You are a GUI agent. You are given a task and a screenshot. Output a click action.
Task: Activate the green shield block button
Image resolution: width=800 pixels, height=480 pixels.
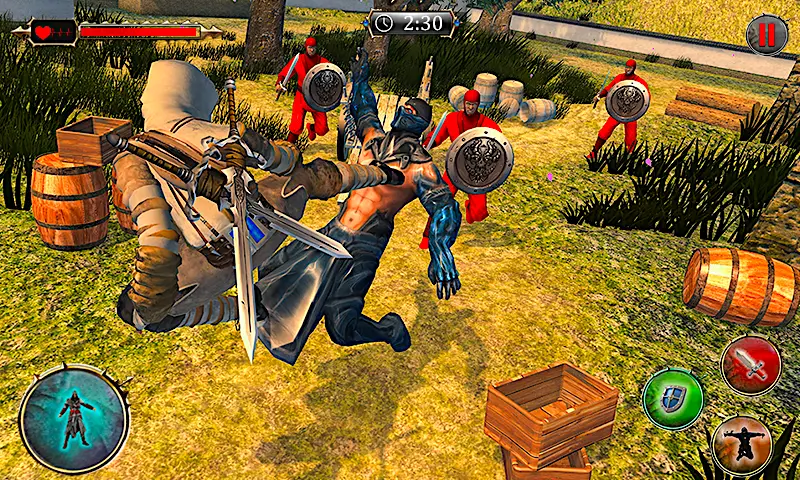point(671,399)
